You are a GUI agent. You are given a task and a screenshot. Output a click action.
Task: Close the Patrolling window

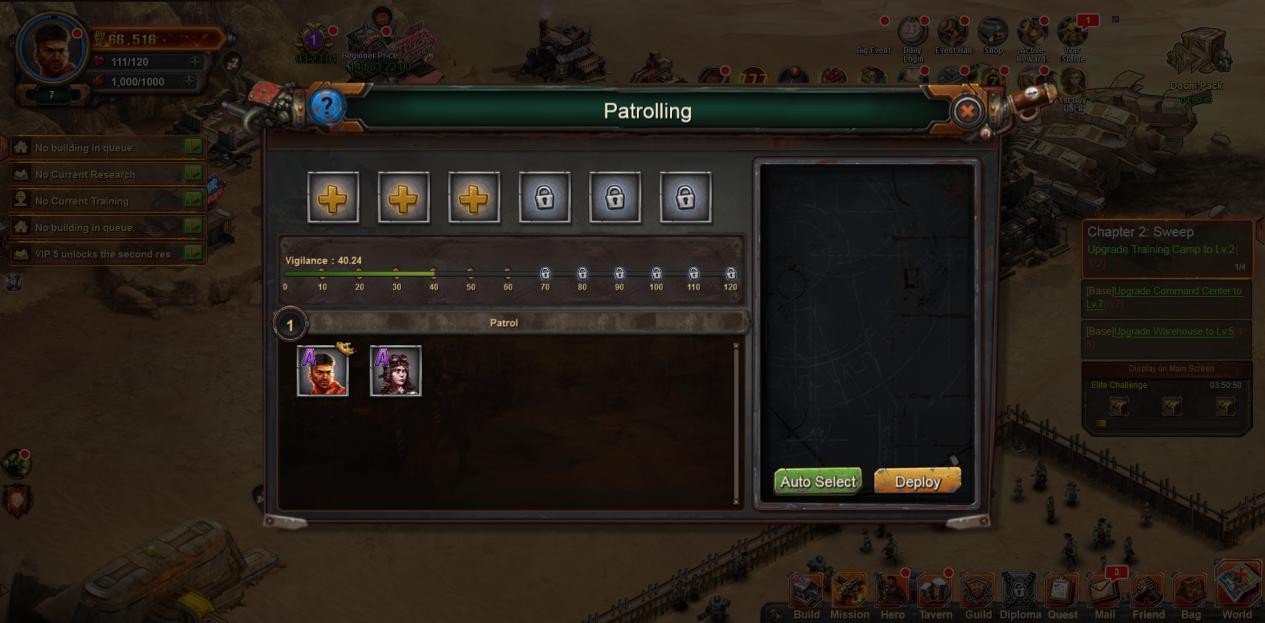click(x=967, y=111)
